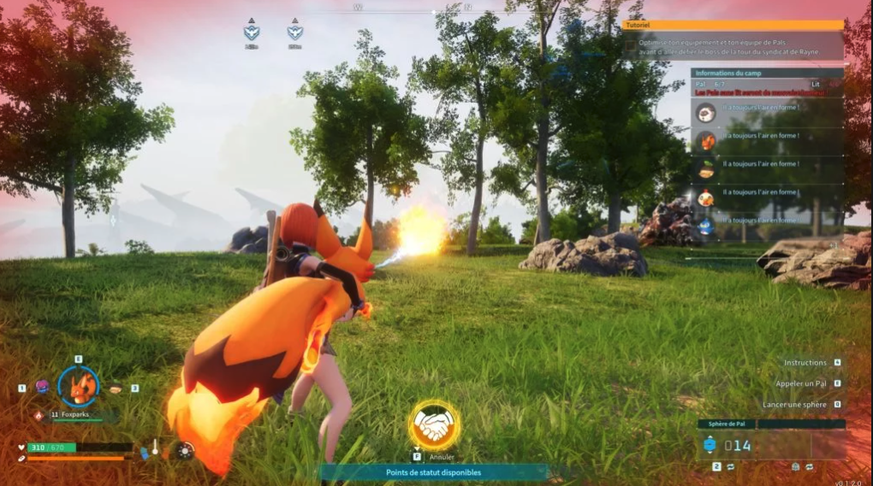Open the 'Informations du camp' header
The image size is (873, 486).
point(766,72)
